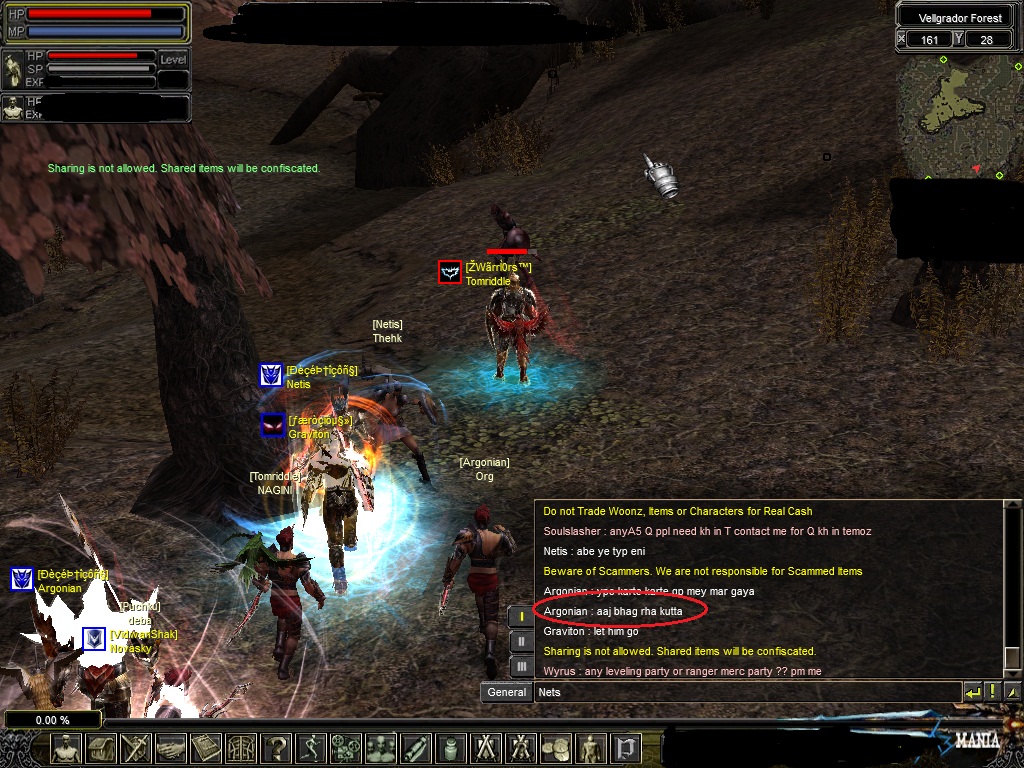Click the question mark help icon
Image resolution: width=1024 pixels, height=768 pixels.
point(277,748)
